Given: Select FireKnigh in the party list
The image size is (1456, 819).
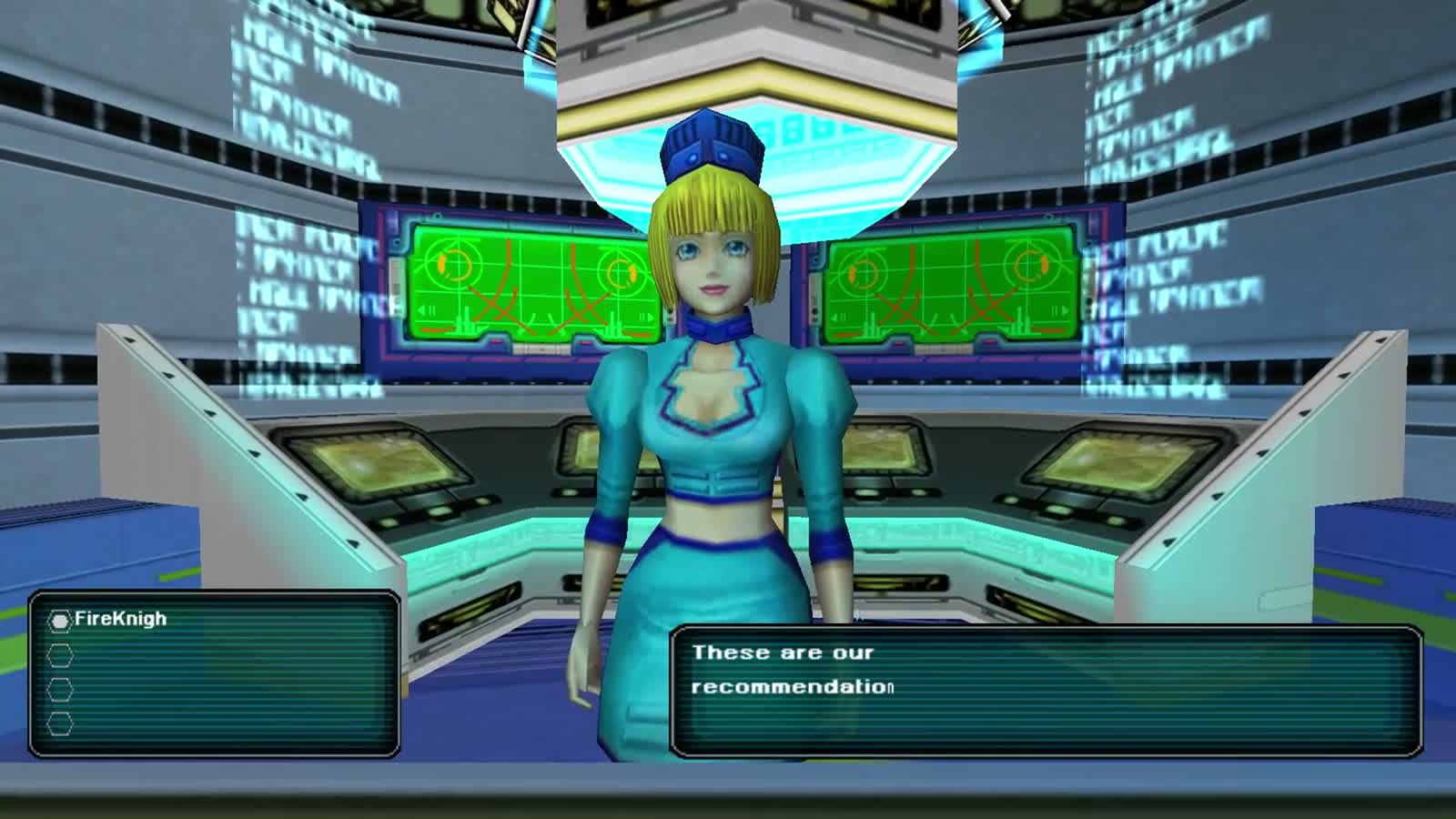Looking at the screenshot, I should tap(120, 620).
